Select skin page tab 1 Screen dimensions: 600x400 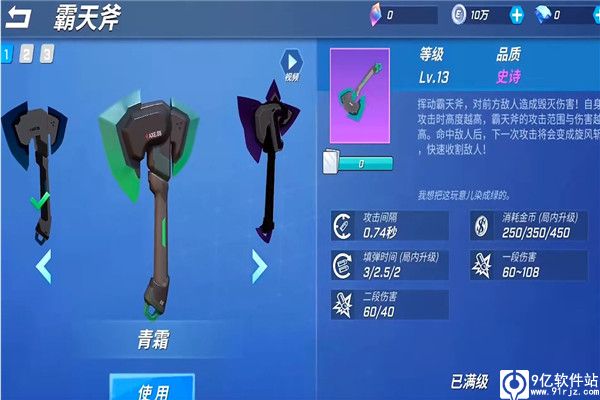(x=6, y=54)
